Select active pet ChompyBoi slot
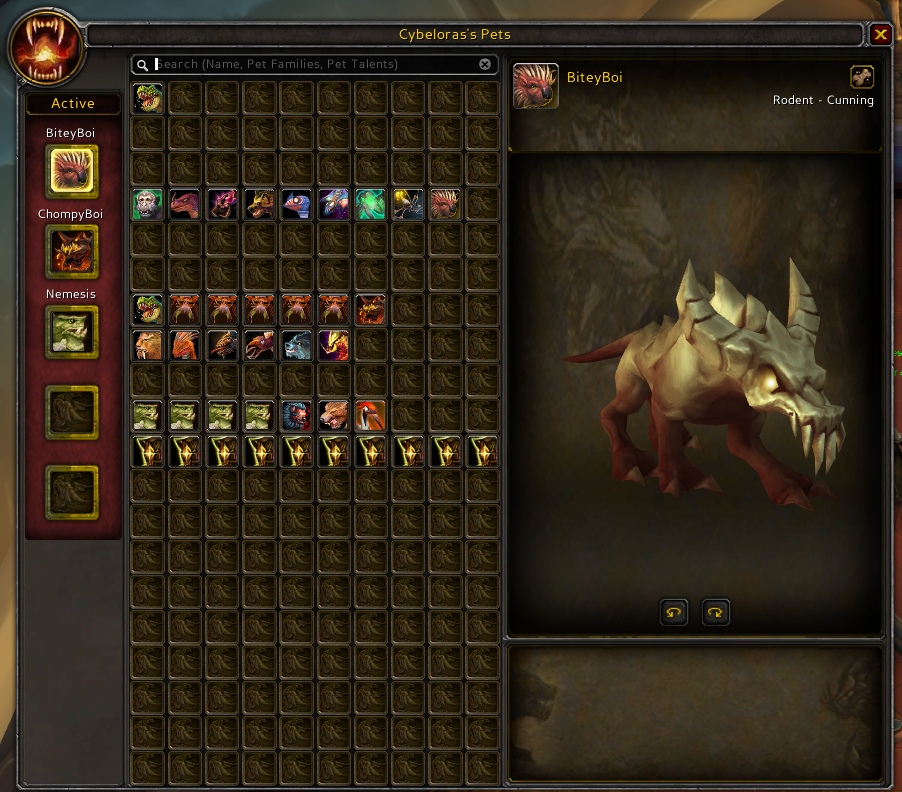 pyautogui.click(x=72, y=251)
